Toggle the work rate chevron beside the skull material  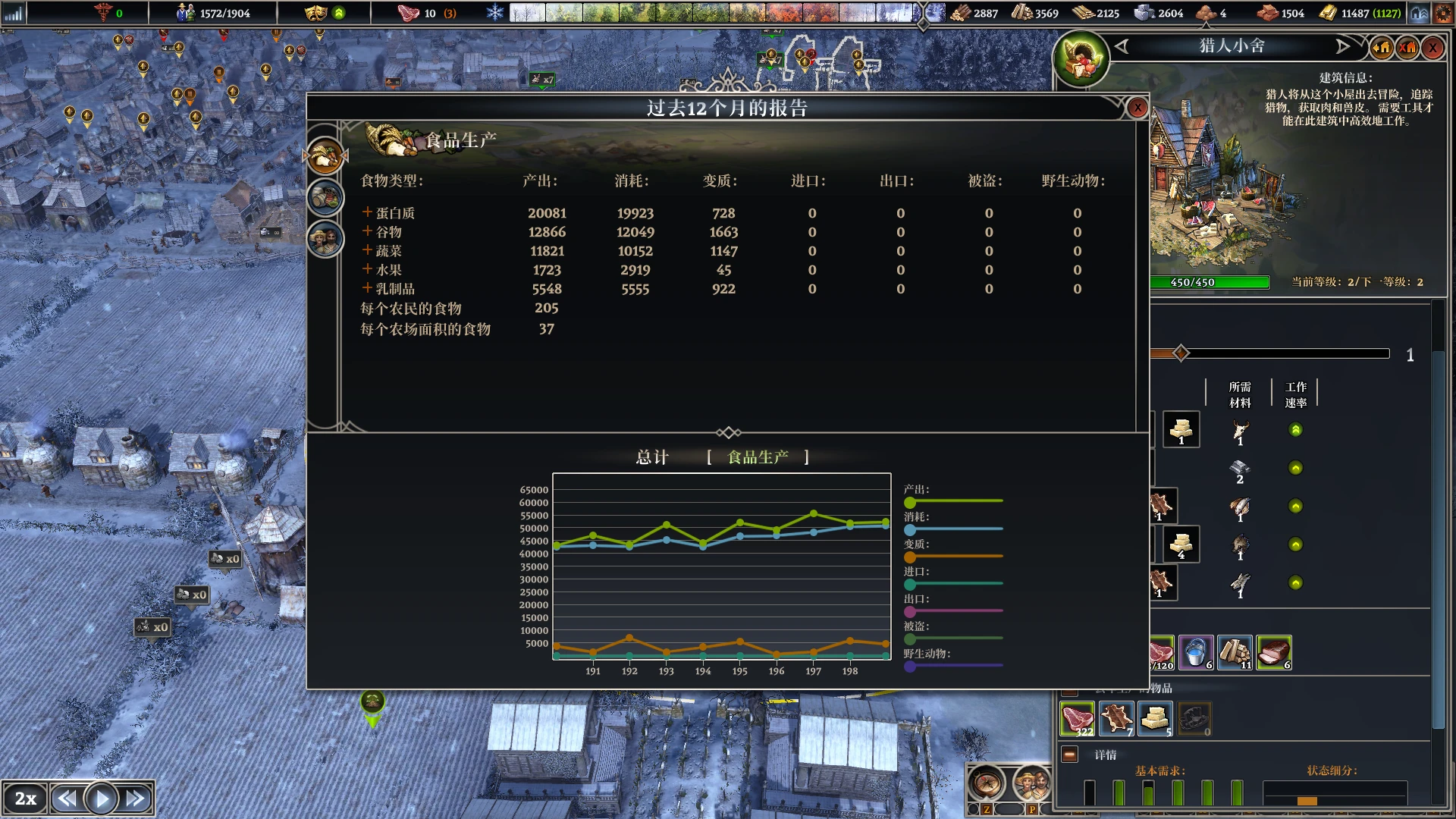(x=1295, y=429)
